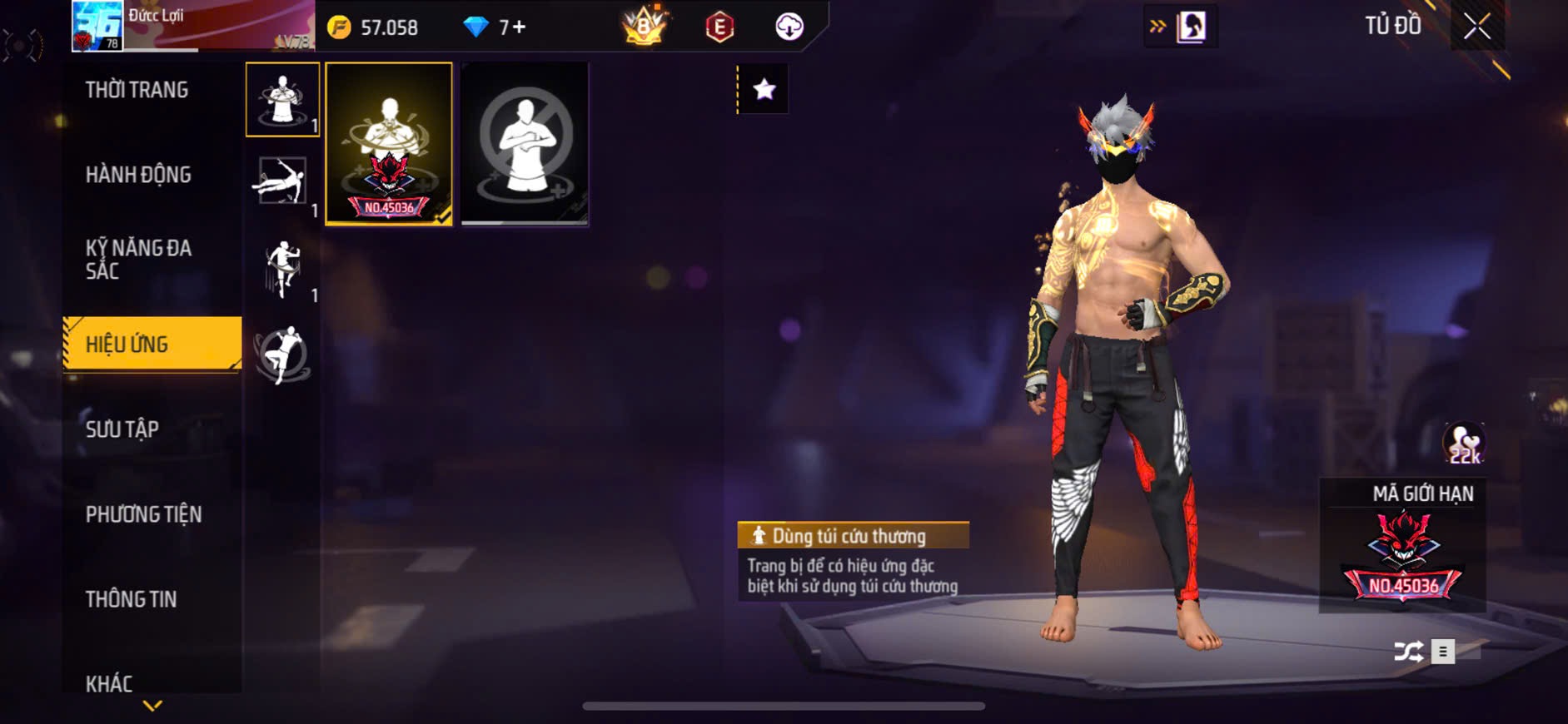
Task: Click the cloud download icon
Action: 789,27
